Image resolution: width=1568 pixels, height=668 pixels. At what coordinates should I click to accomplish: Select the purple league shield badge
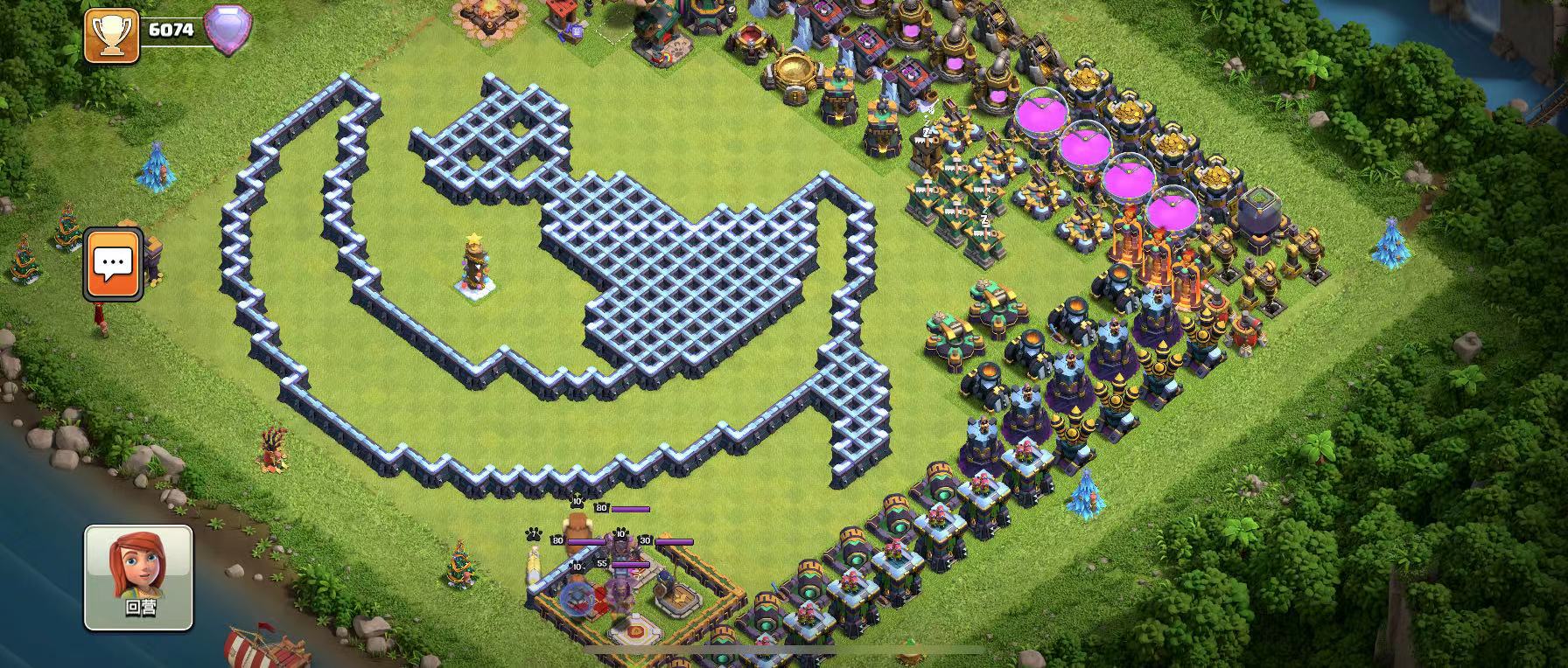click(228, 31)
